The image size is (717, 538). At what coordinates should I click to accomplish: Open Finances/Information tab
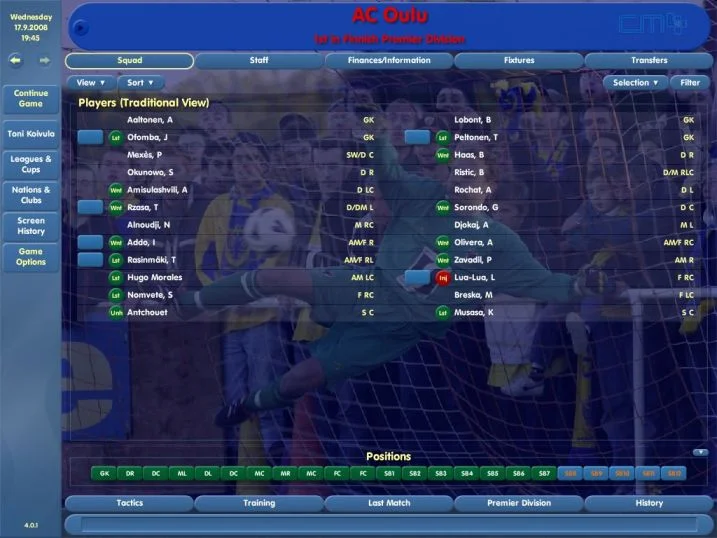point(390,61)
